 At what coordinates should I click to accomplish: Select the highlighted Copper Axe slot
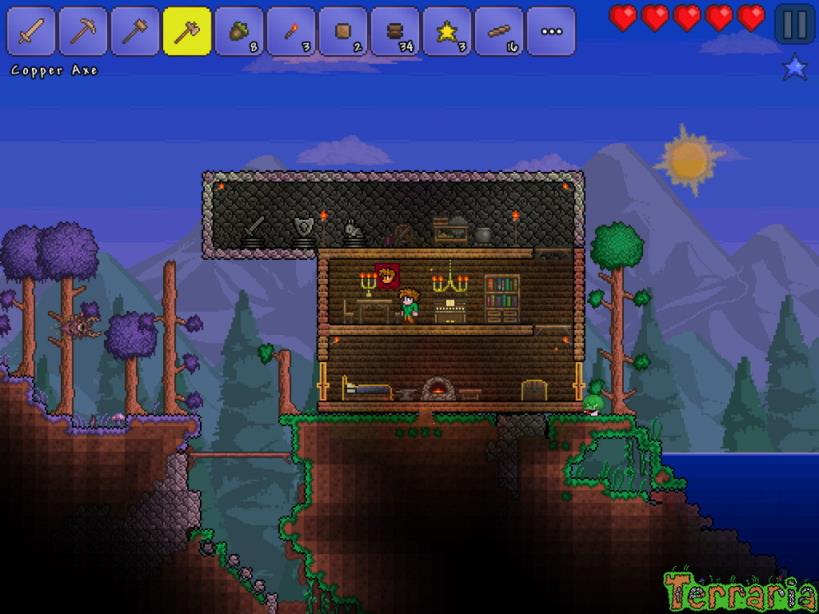point(187,31)
